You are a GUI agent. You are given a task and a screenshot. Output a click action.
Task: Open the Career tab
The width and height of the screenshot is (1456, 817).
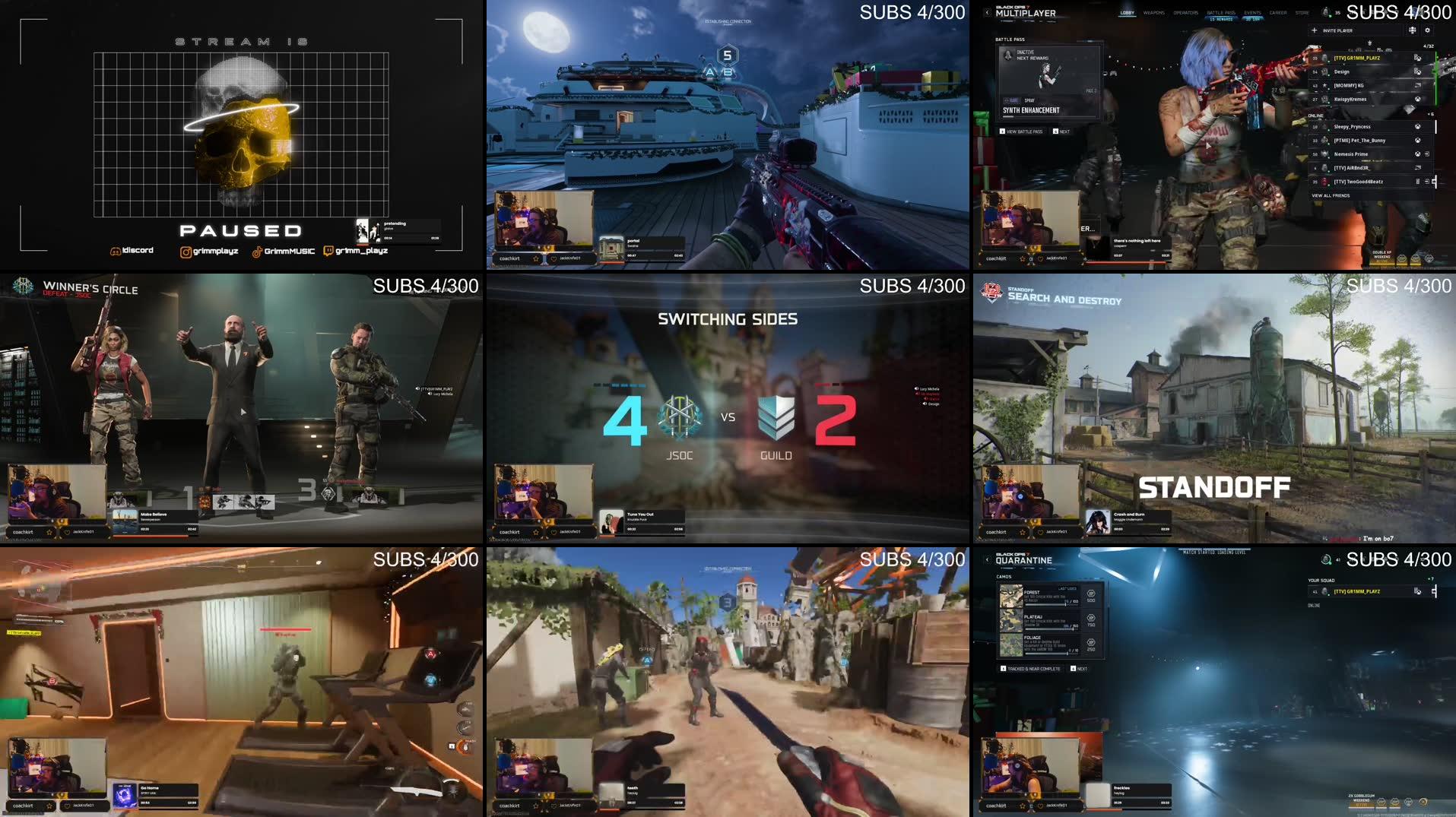tap(1278, 13)
